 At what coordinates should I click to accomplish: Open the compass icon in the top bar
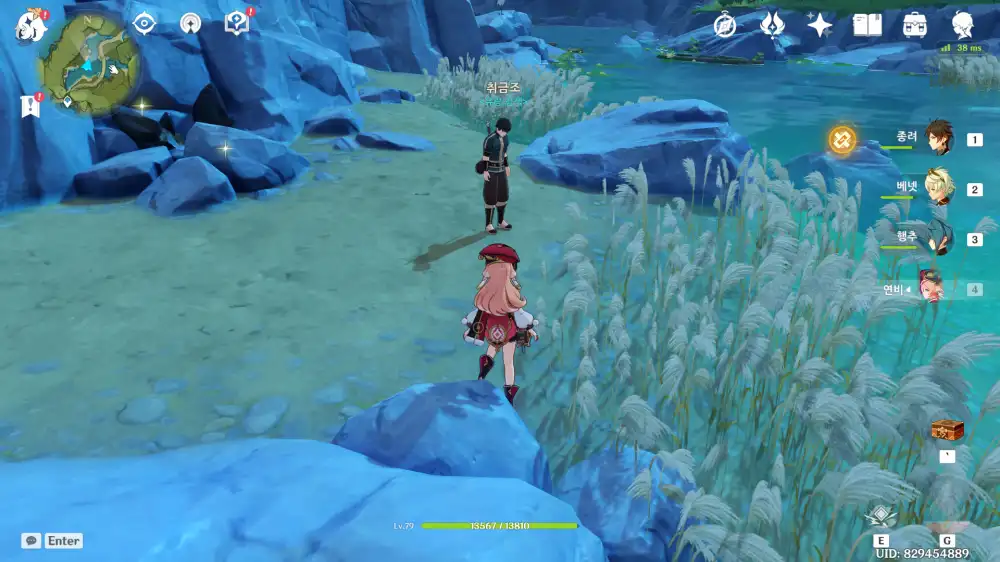click(725, 25)
